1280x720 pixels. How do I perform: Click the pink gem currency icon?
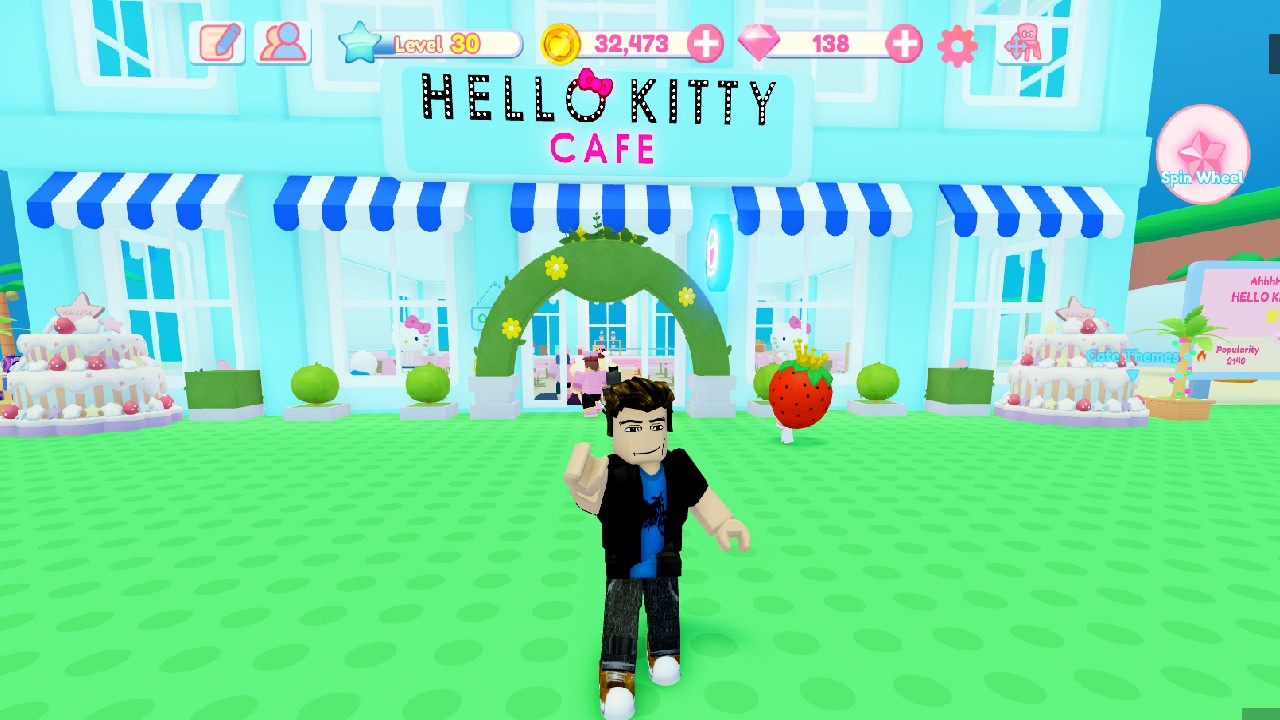click(759, 43)
